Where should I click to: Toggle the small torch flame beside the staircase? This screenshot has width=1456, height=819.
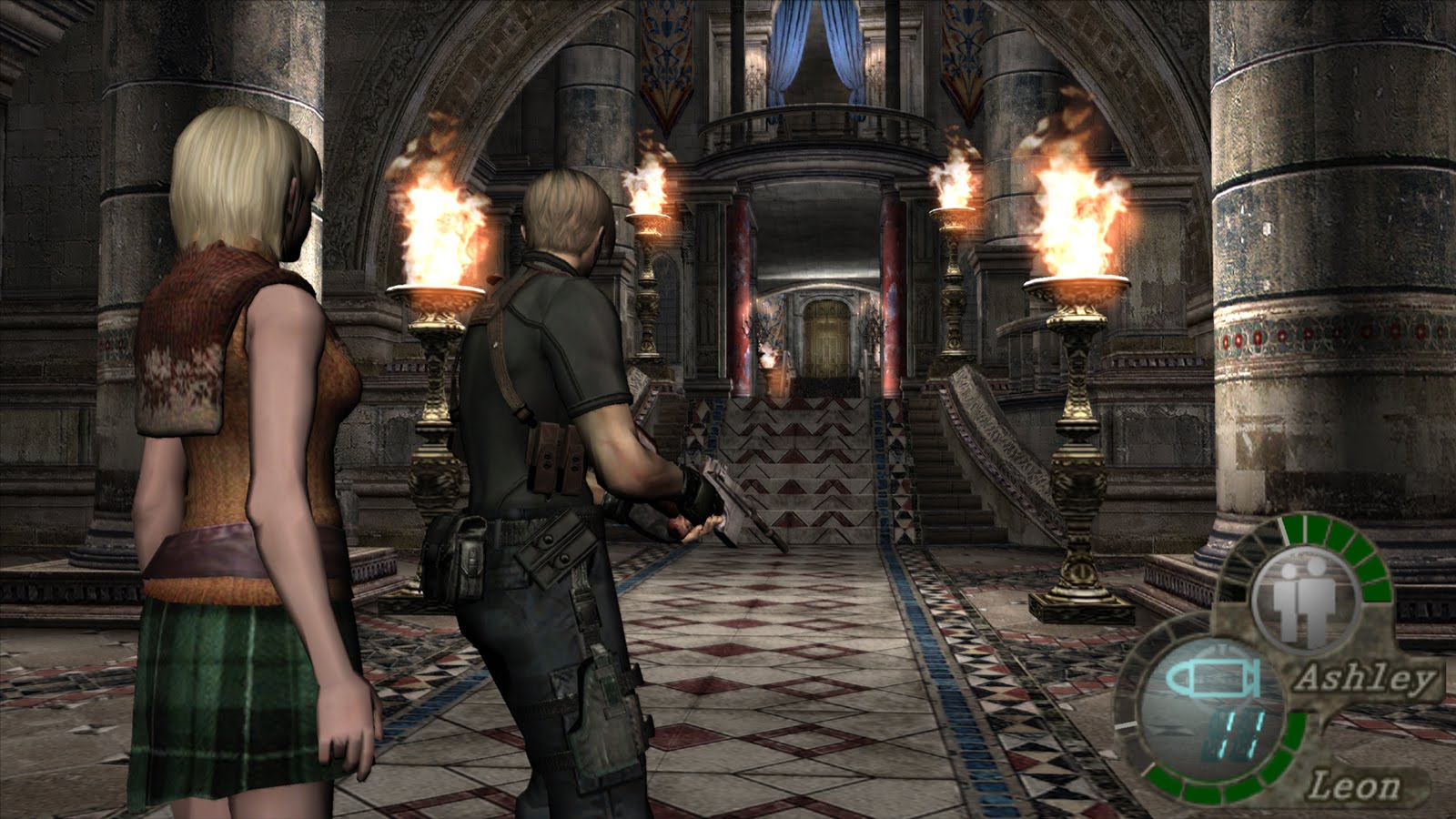click(769, 355)
